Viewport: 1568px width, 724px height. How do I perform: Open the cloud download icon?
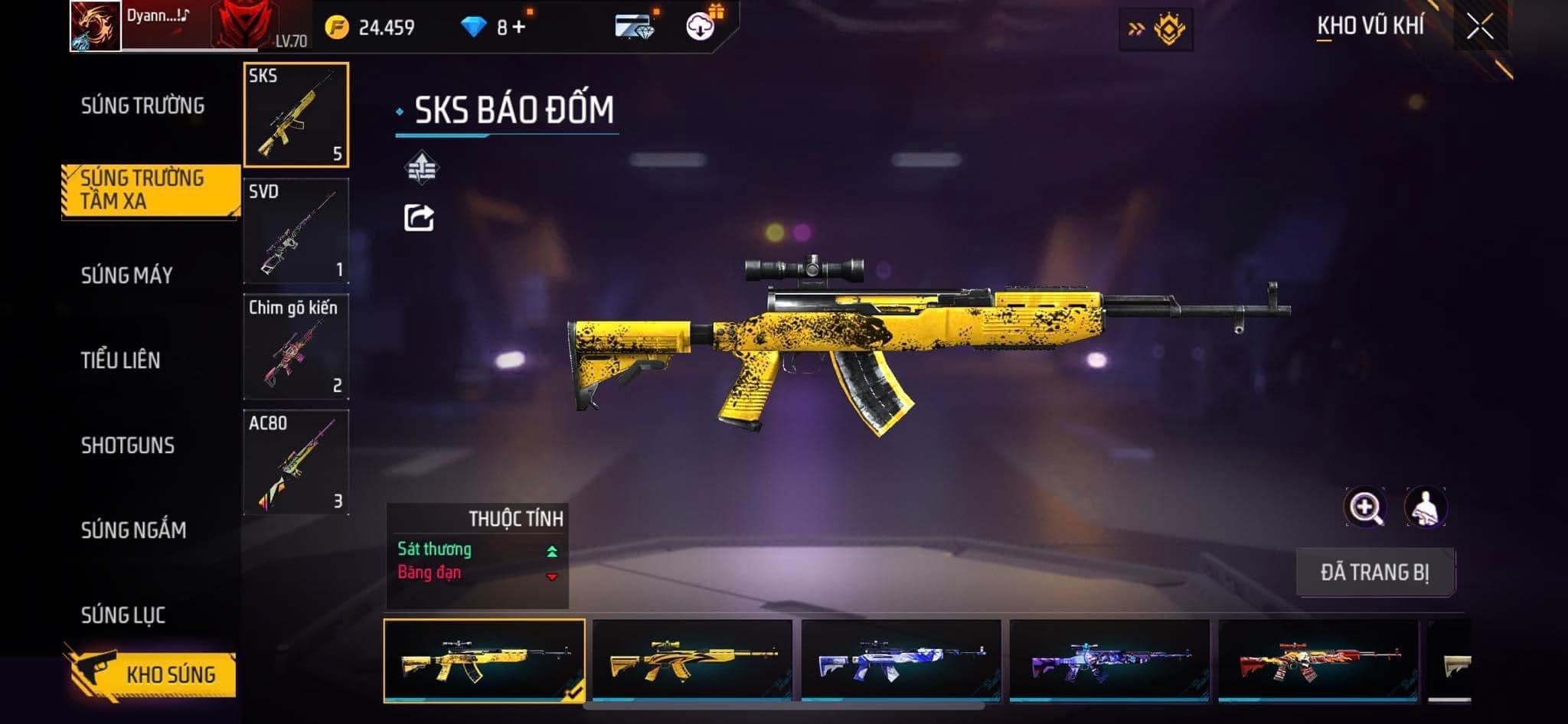tap(700, 28)
